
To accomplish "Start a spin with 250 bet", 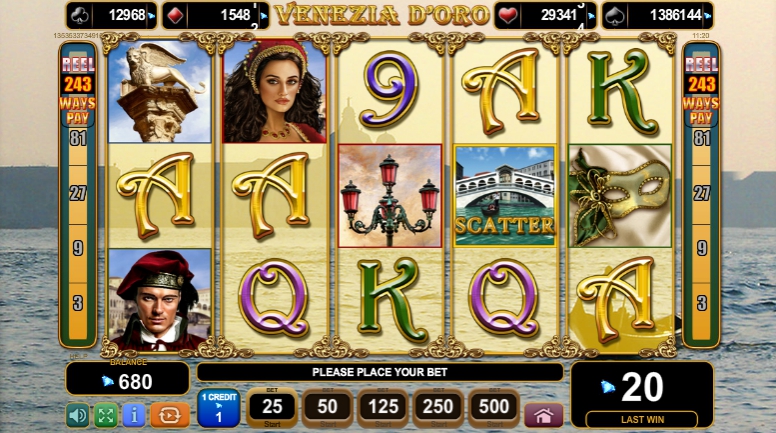I will 439,408.
